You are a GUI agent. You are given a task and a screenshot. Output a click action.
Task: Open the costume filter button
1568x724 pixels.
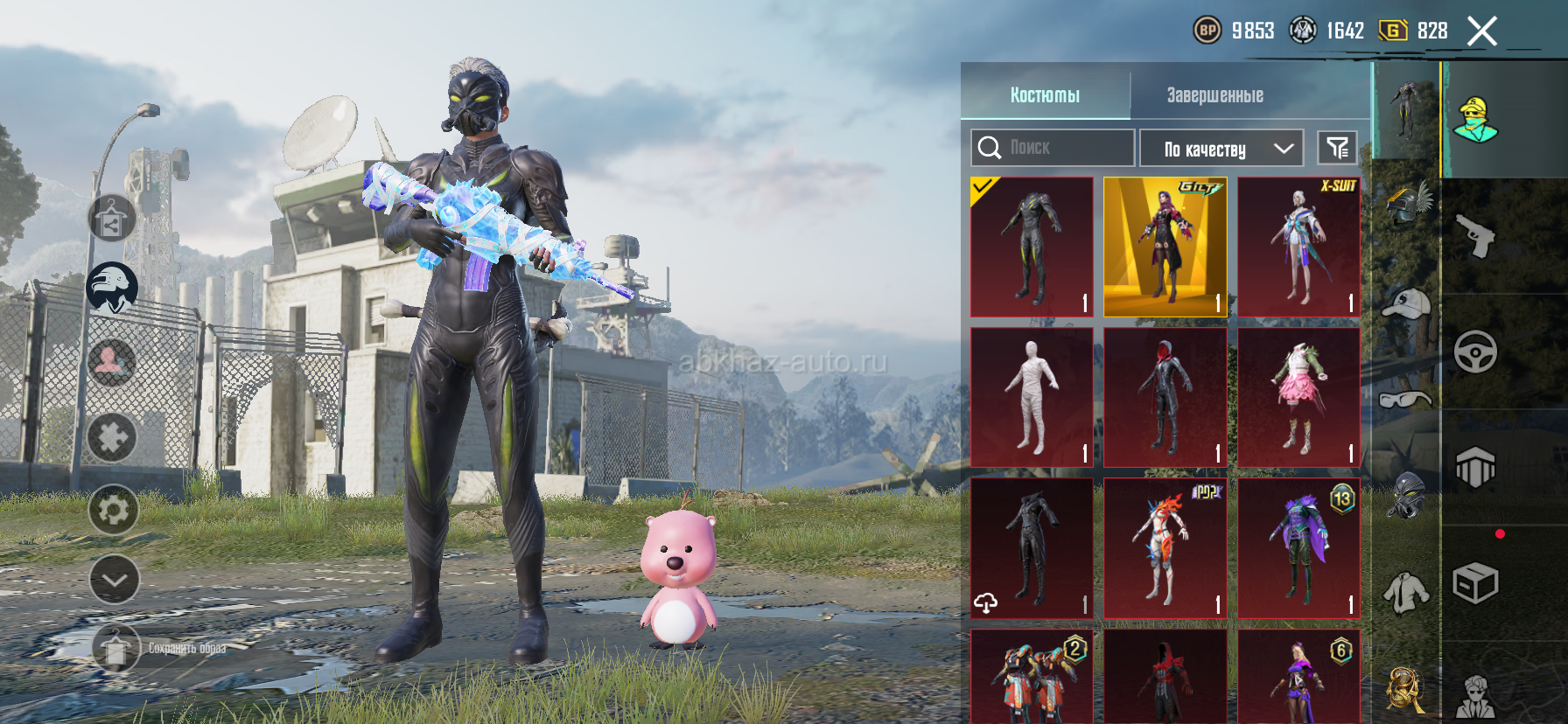(1337, 148)
